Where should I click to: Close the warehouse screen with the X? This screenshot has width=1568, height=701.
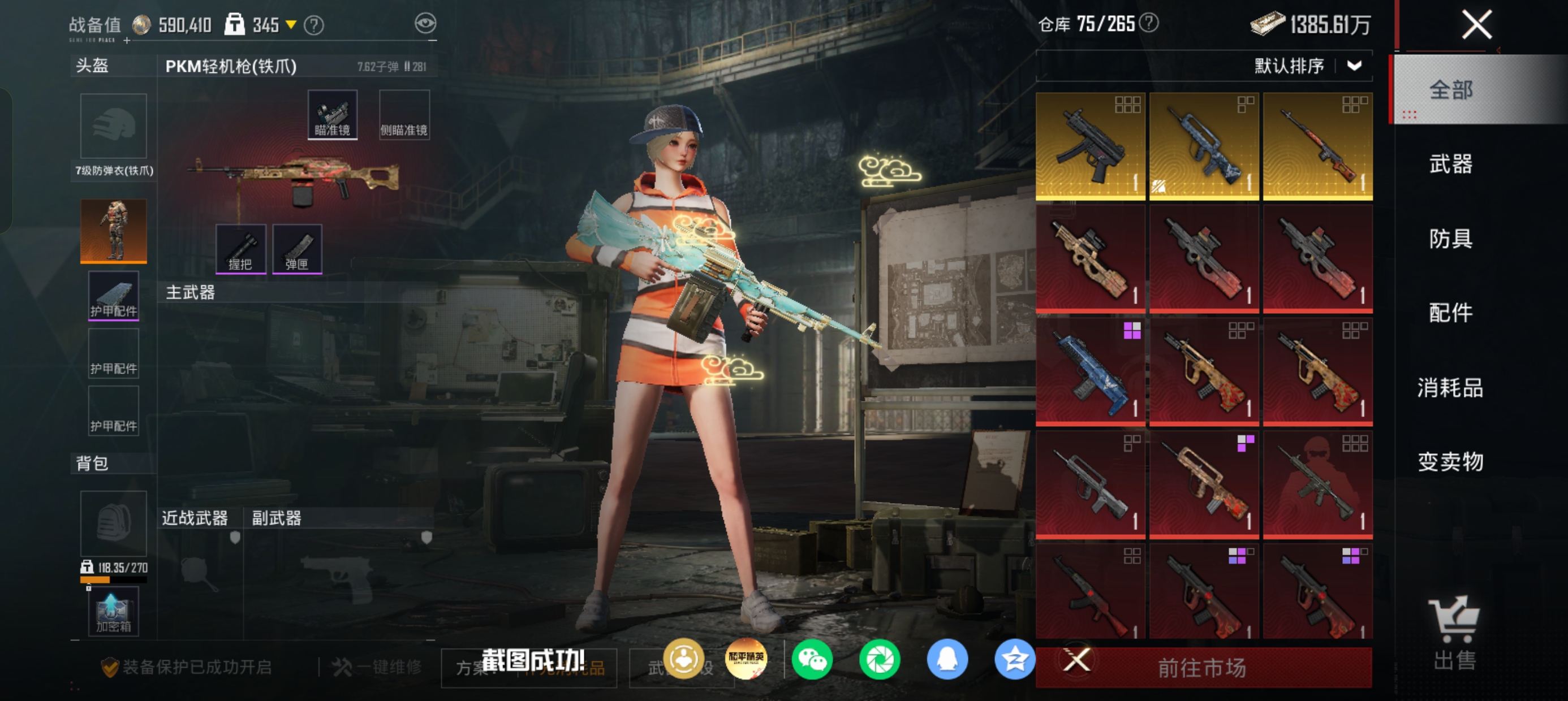tap(1476, 25)
